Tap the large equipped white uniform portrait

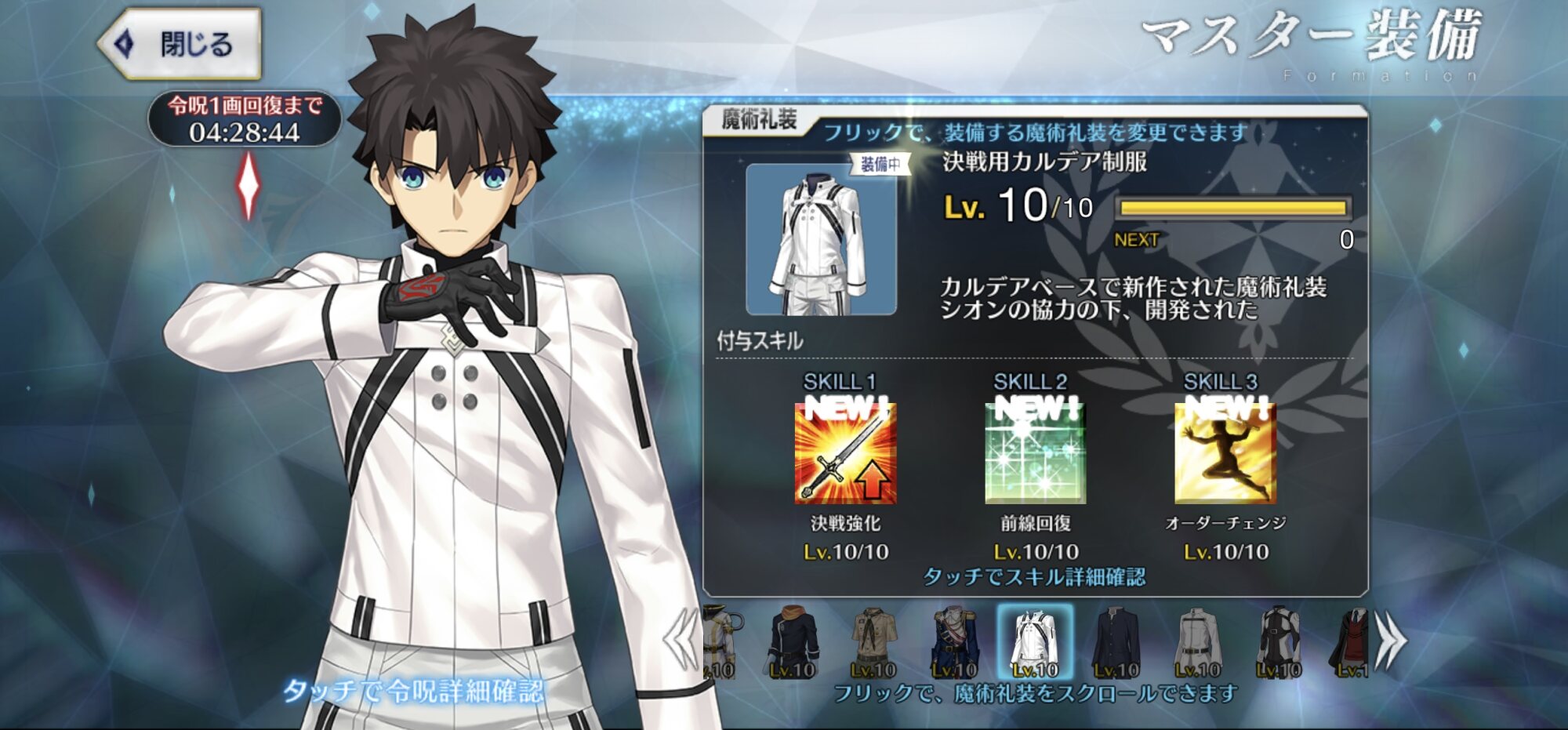click(x=821, y=239)
